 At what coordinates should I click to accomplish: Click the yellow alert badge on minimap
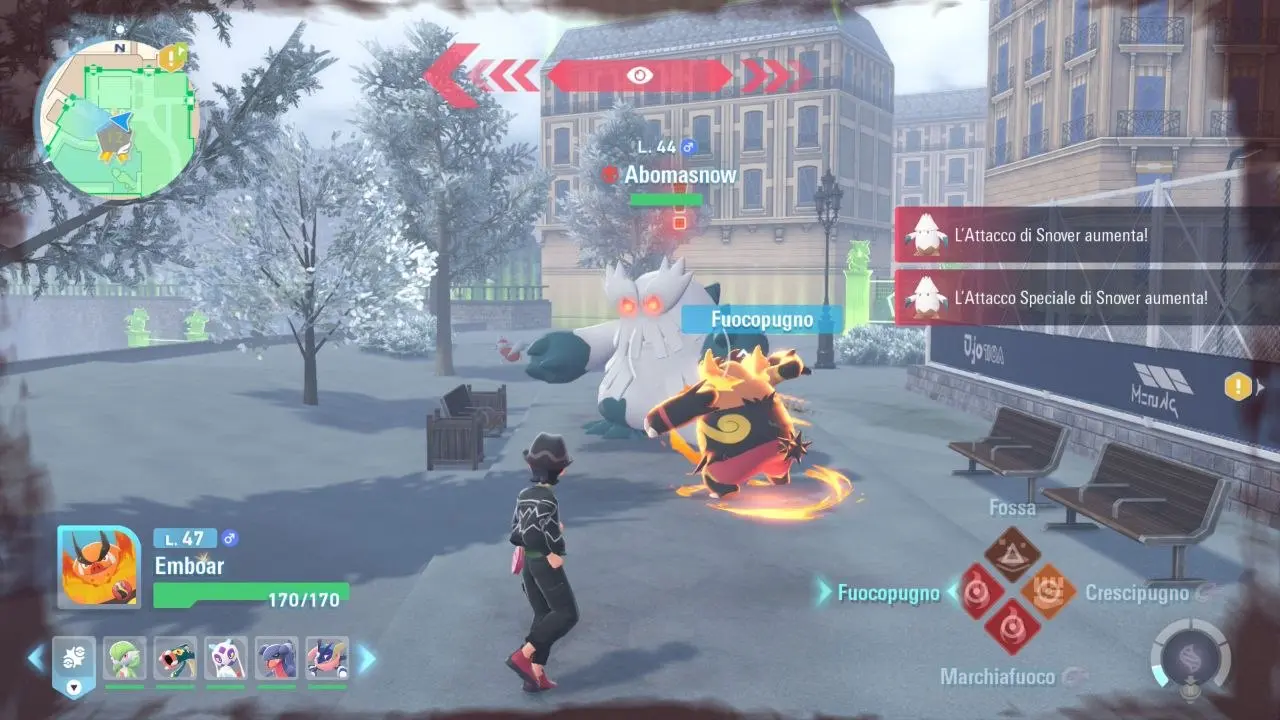click(x=172, y=57)
